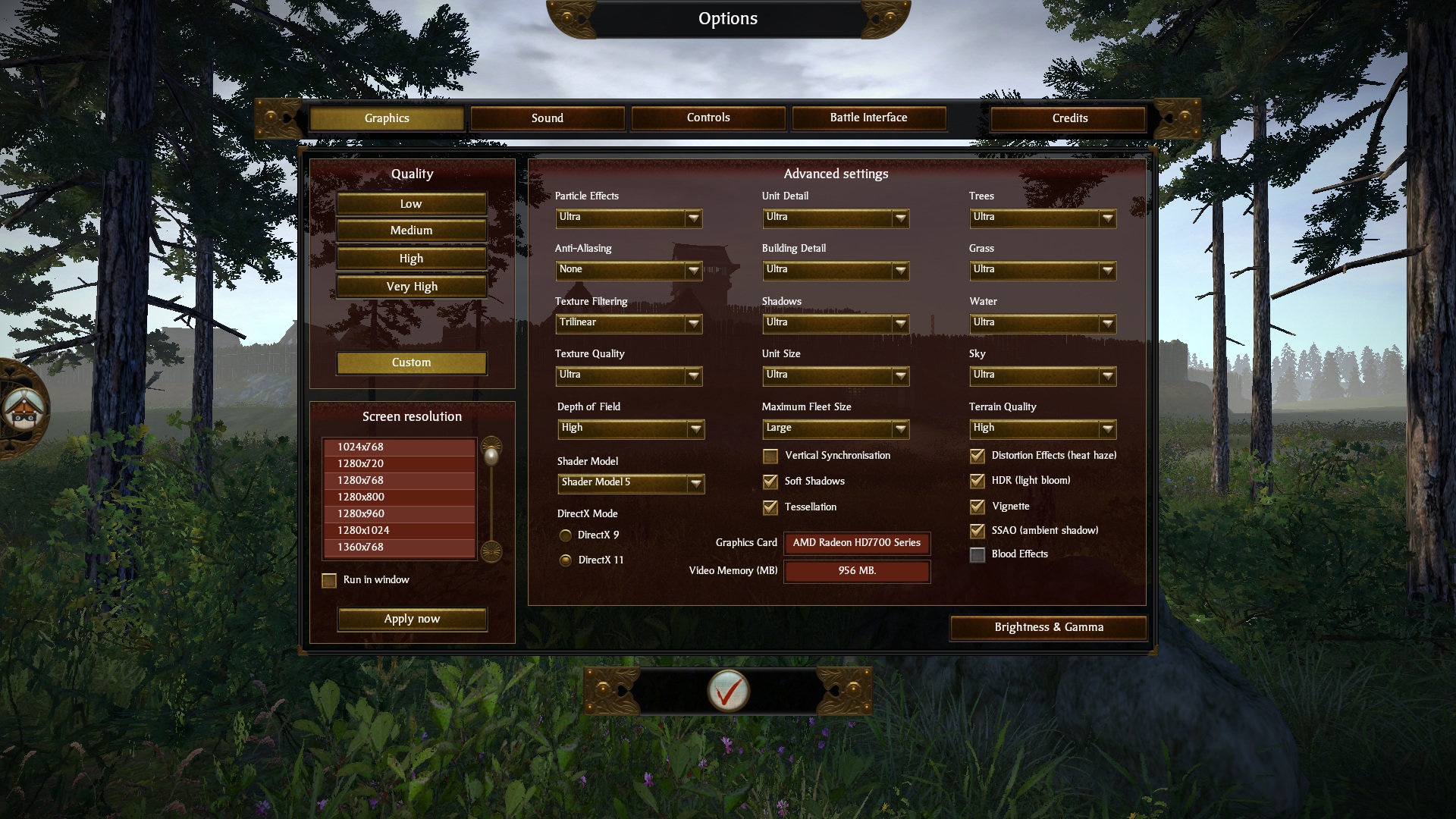Open the Controls tab

click(x=708, y=118)
